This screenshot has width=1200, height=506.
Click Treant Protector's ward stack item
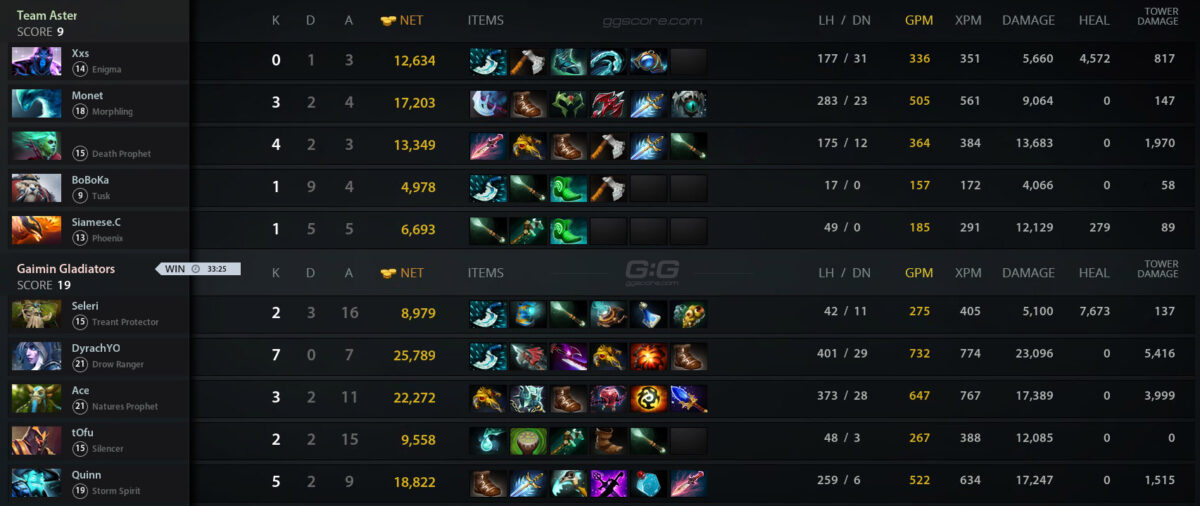[x=688, y=315]
